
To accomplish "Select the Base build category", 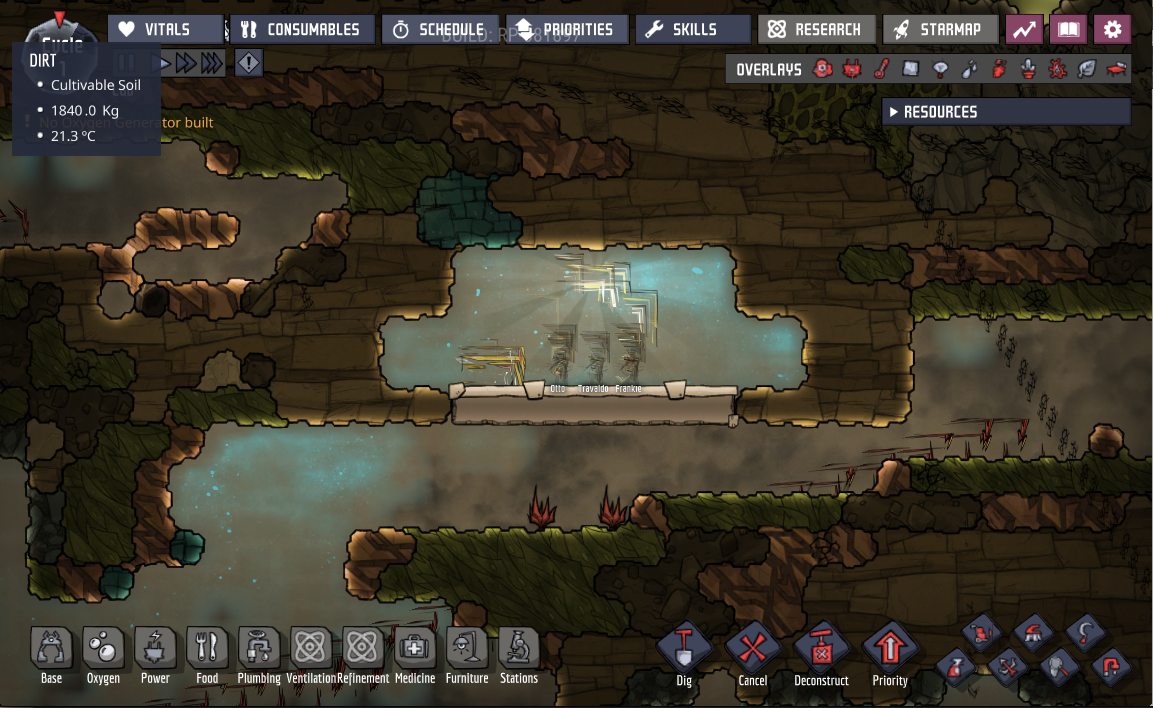I will [51, 650].
